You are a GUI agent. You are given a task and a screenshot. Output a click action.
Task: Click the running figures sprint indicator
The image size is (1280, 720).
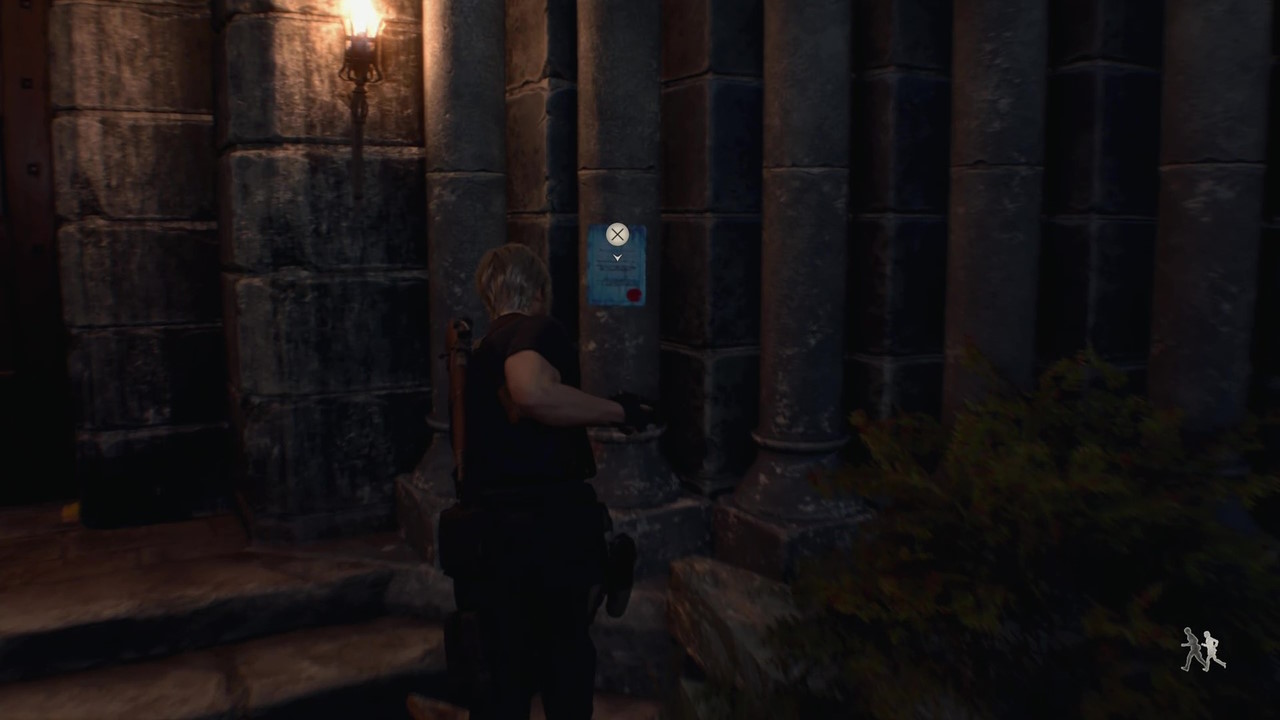coord(1204,650)
